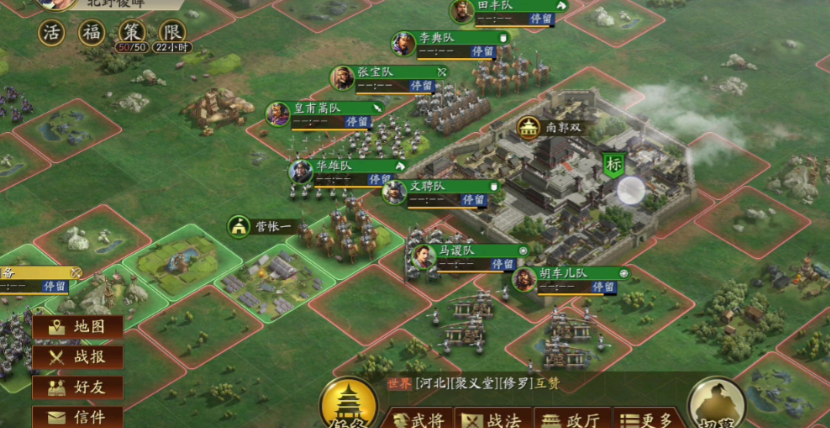The height and width of the screenshot is (428, 830).
Task: Select the 限 time limit icon
Action: pos(171,32)
